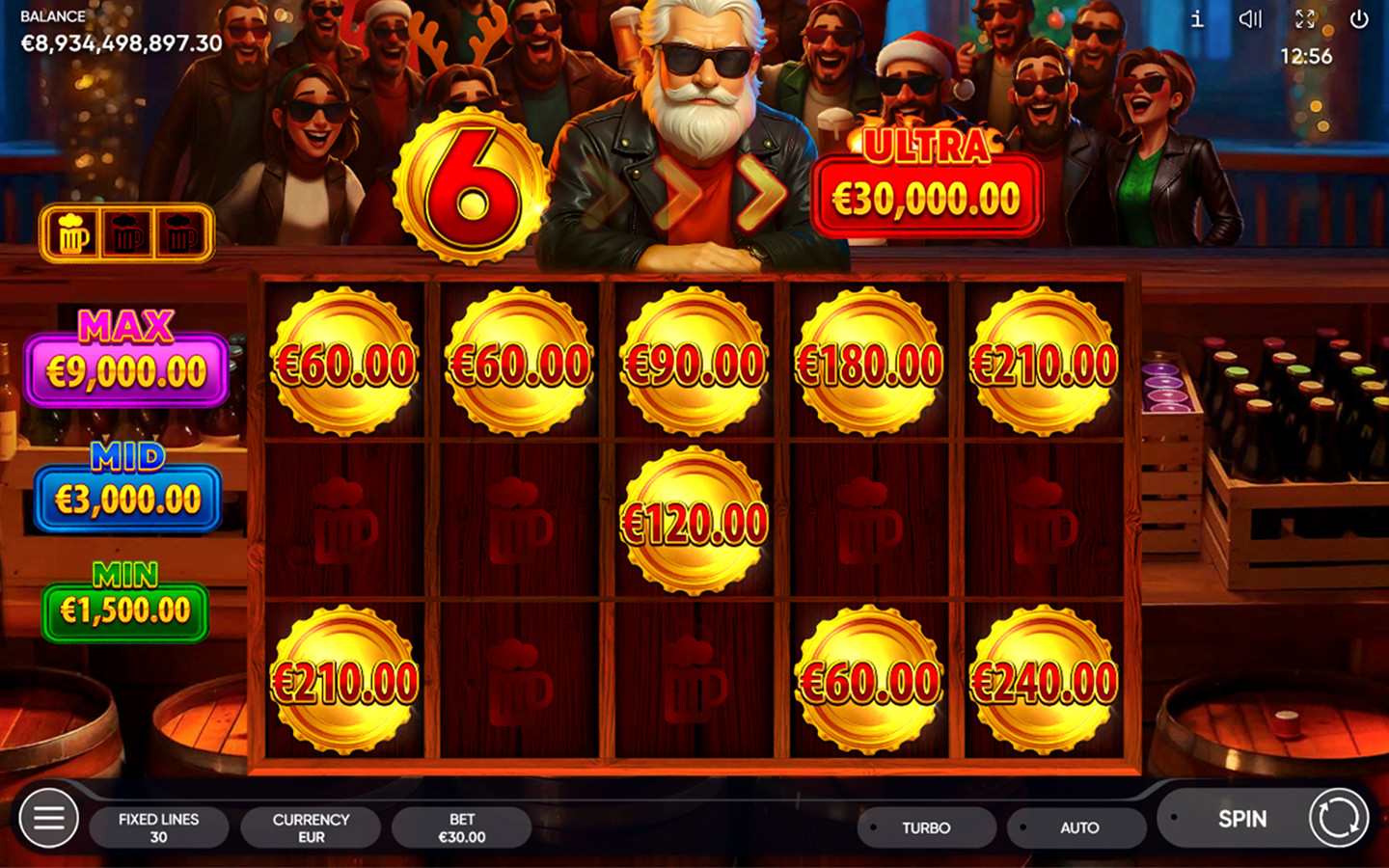Enter fullscreen mode
This screenshot has height=868, width=1389.
pyautogui.click(x=1307, y=19)
